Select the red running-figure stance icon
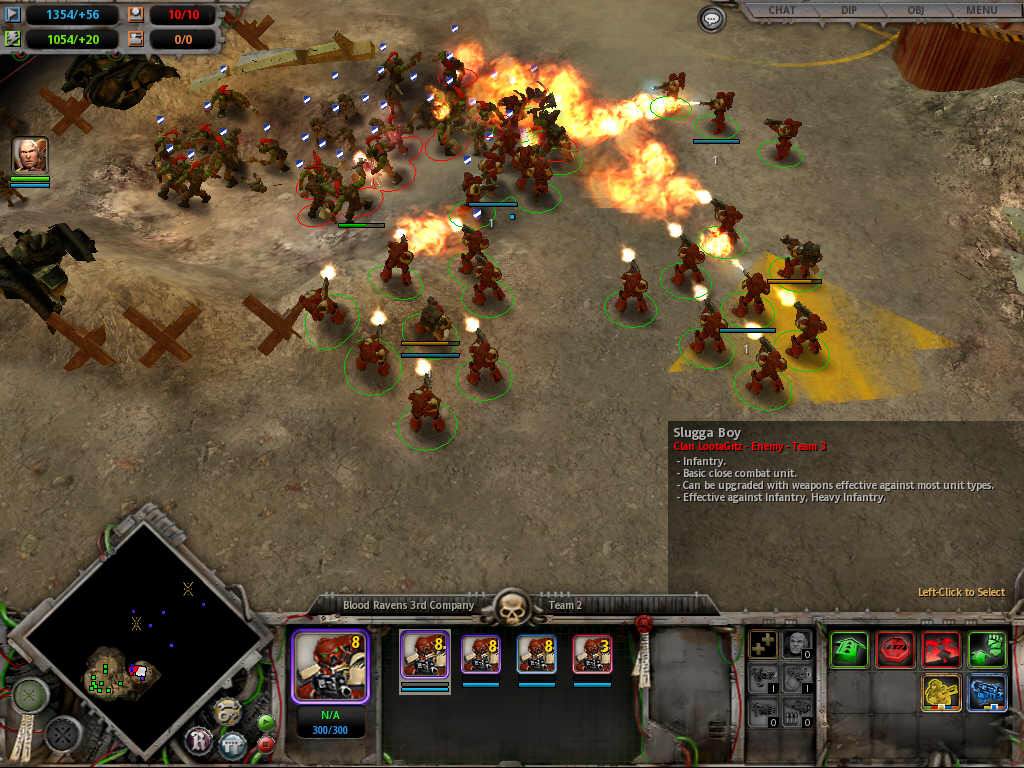This screenshot has height=768, width=1024. tap(941, 650)
